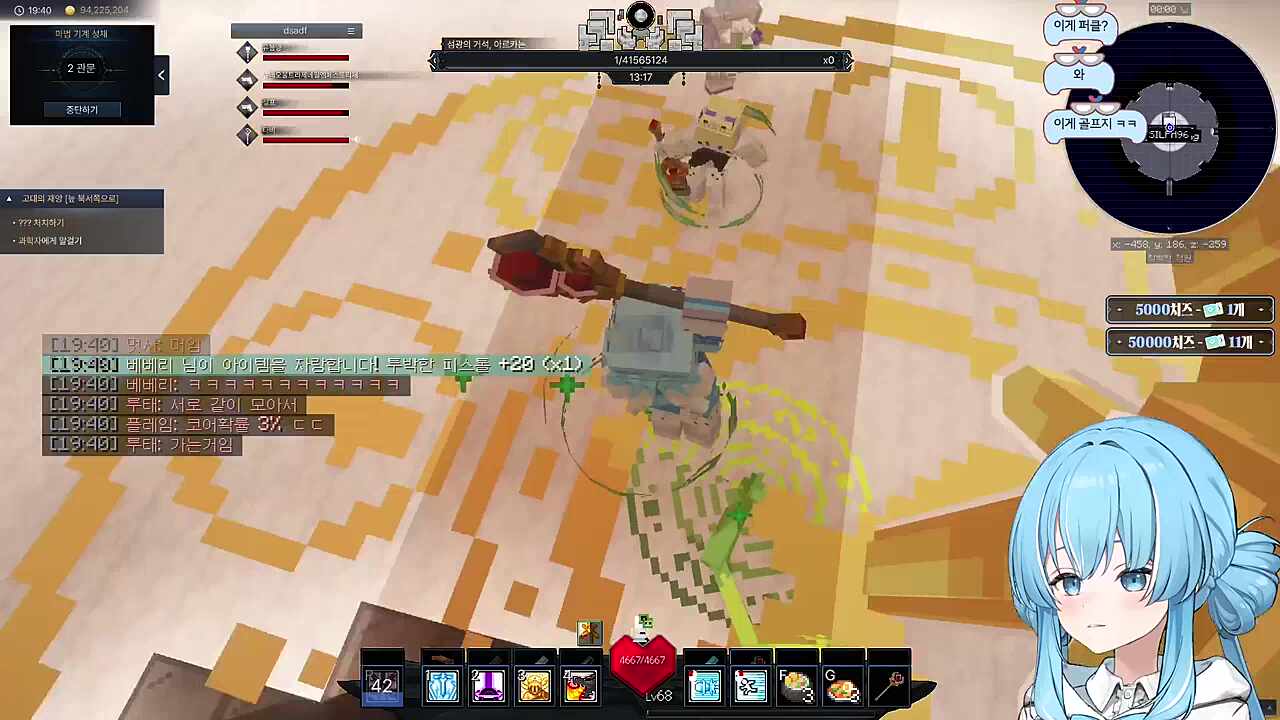Select the first party member's weapon icon
The image size is (1280, 720).
[247, 52]
